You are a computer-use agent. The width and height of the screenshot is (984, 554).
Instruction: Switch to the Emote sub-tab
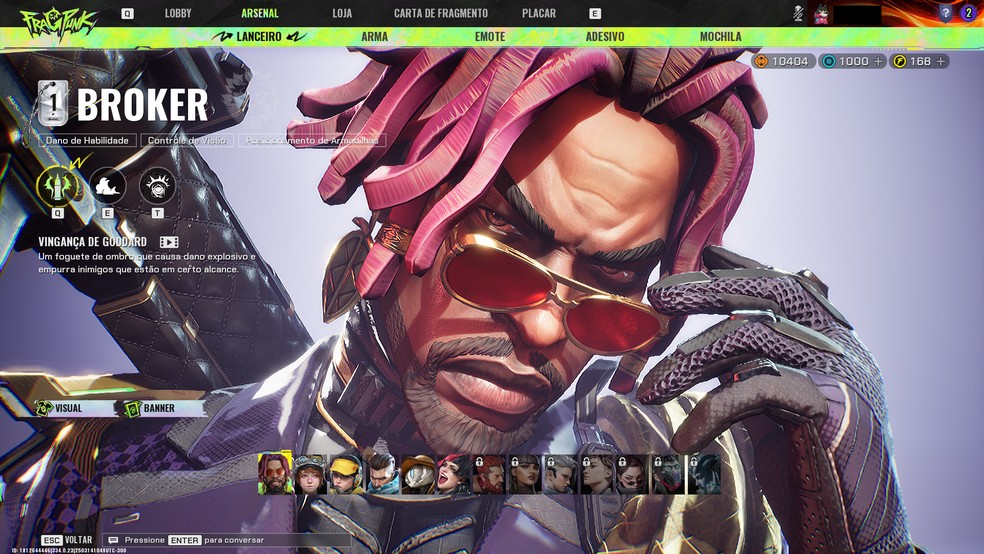click(x=490, y=37)
